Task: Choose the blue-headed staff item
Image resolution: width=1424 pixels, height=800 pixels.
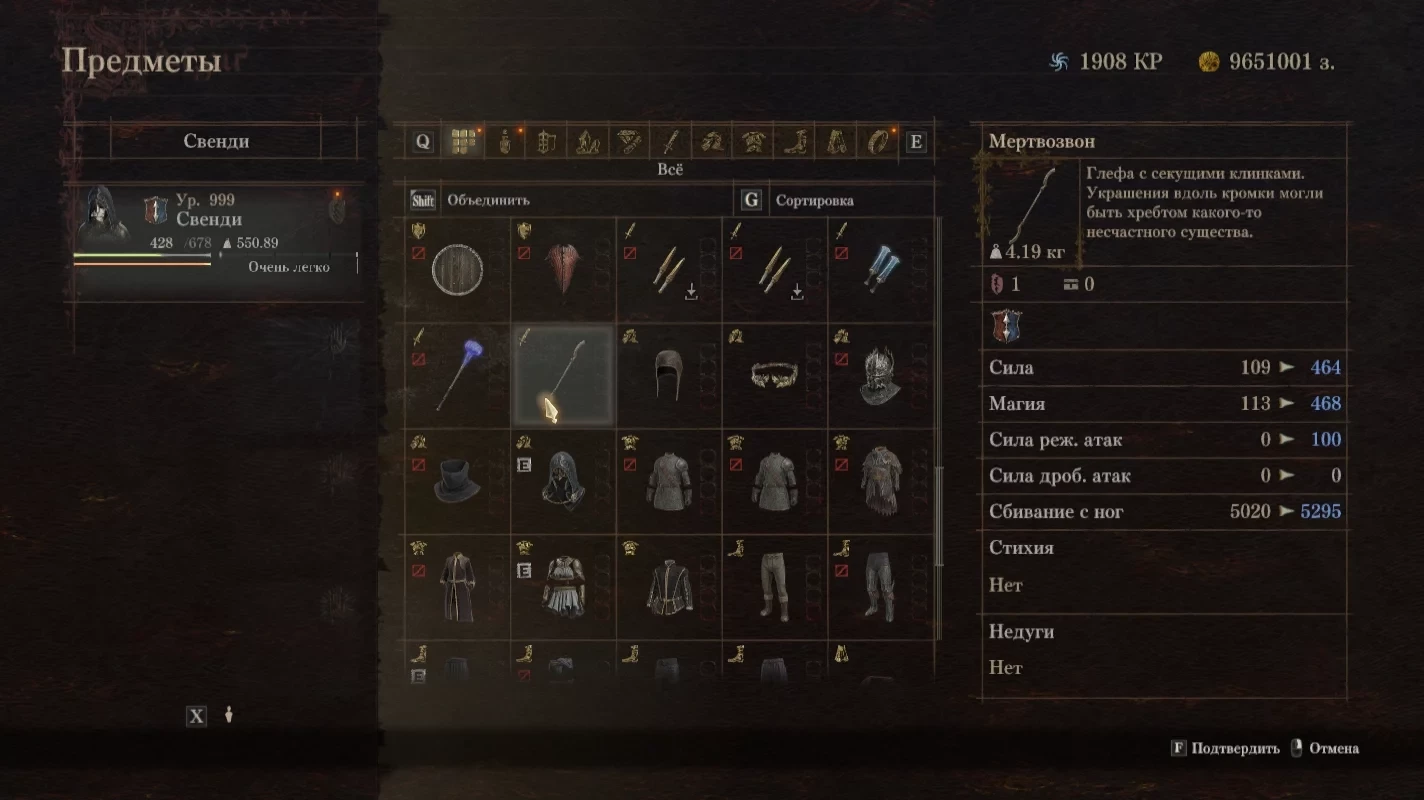Action: [x=457, y=376]
